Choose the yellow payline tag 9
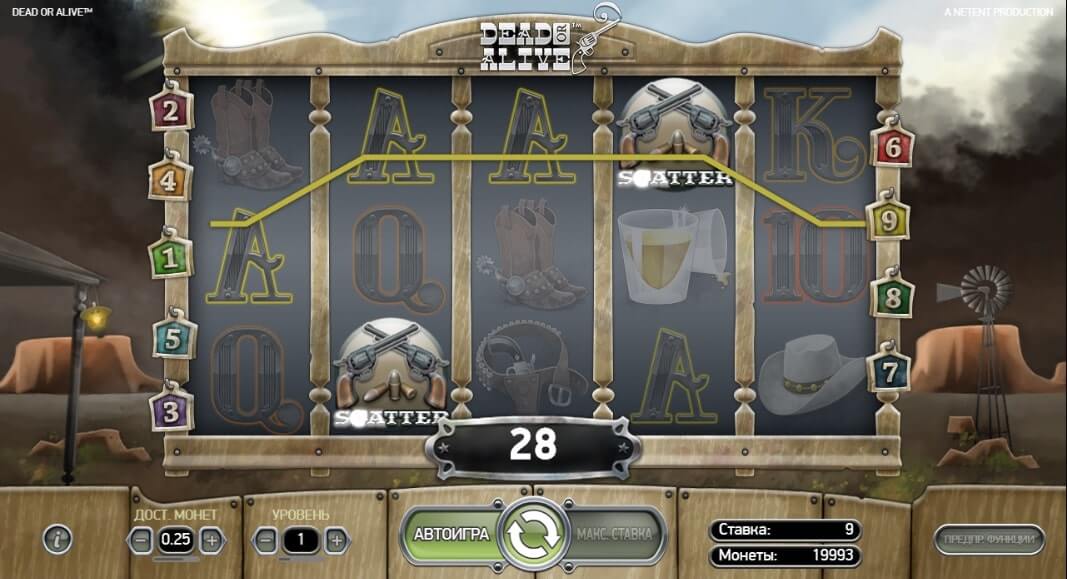 tap(888, 222)
